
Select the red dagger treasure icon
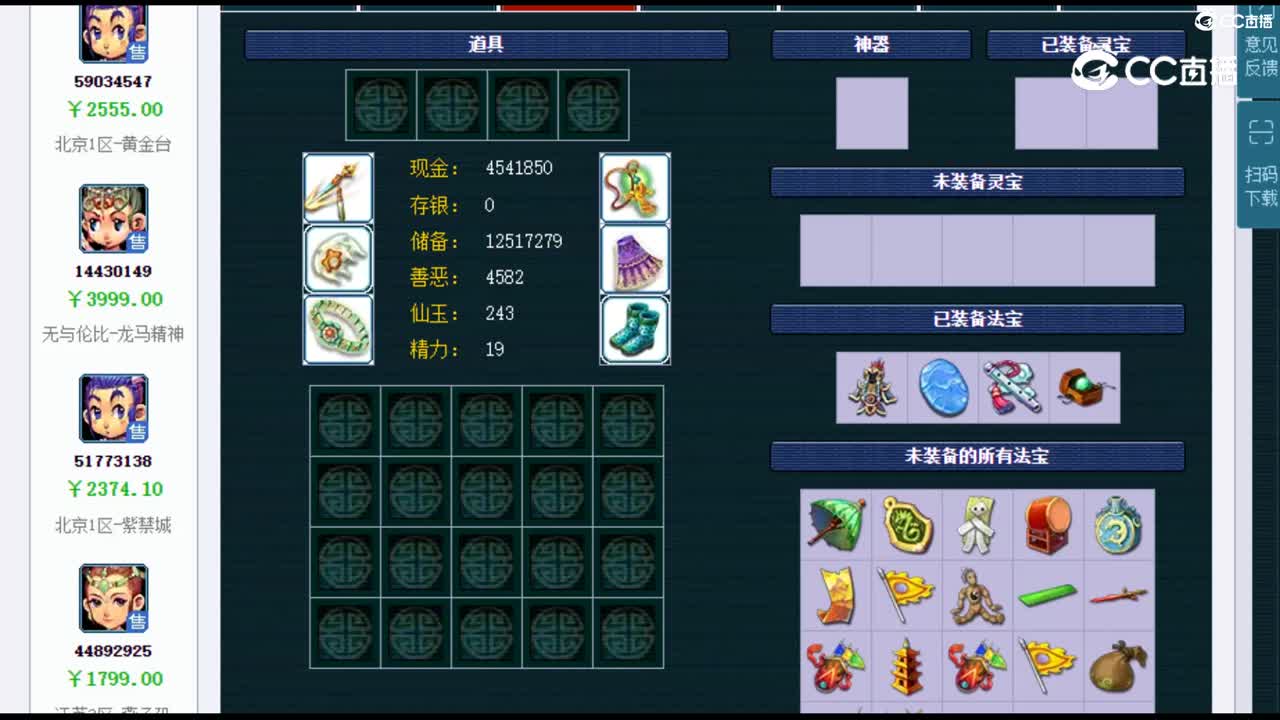point(1119,595)
